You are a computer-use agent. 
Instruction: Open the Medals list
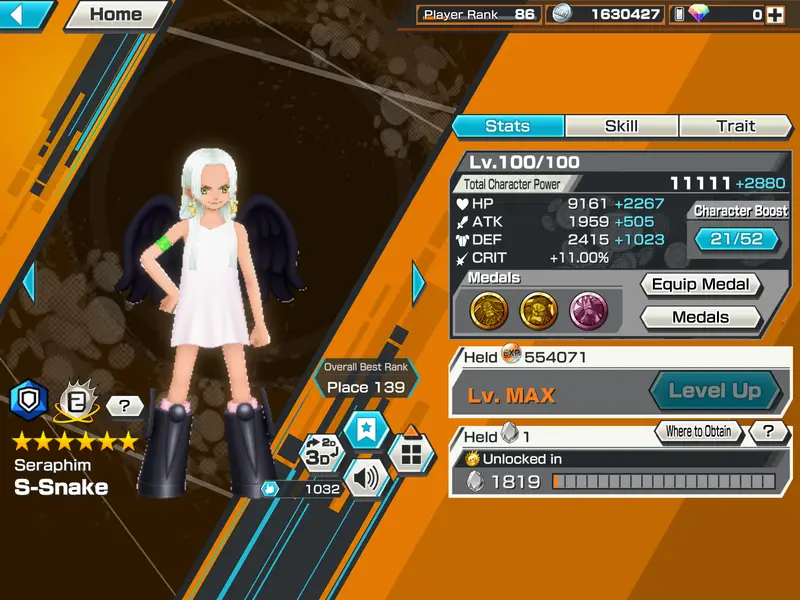pos(700,318)
